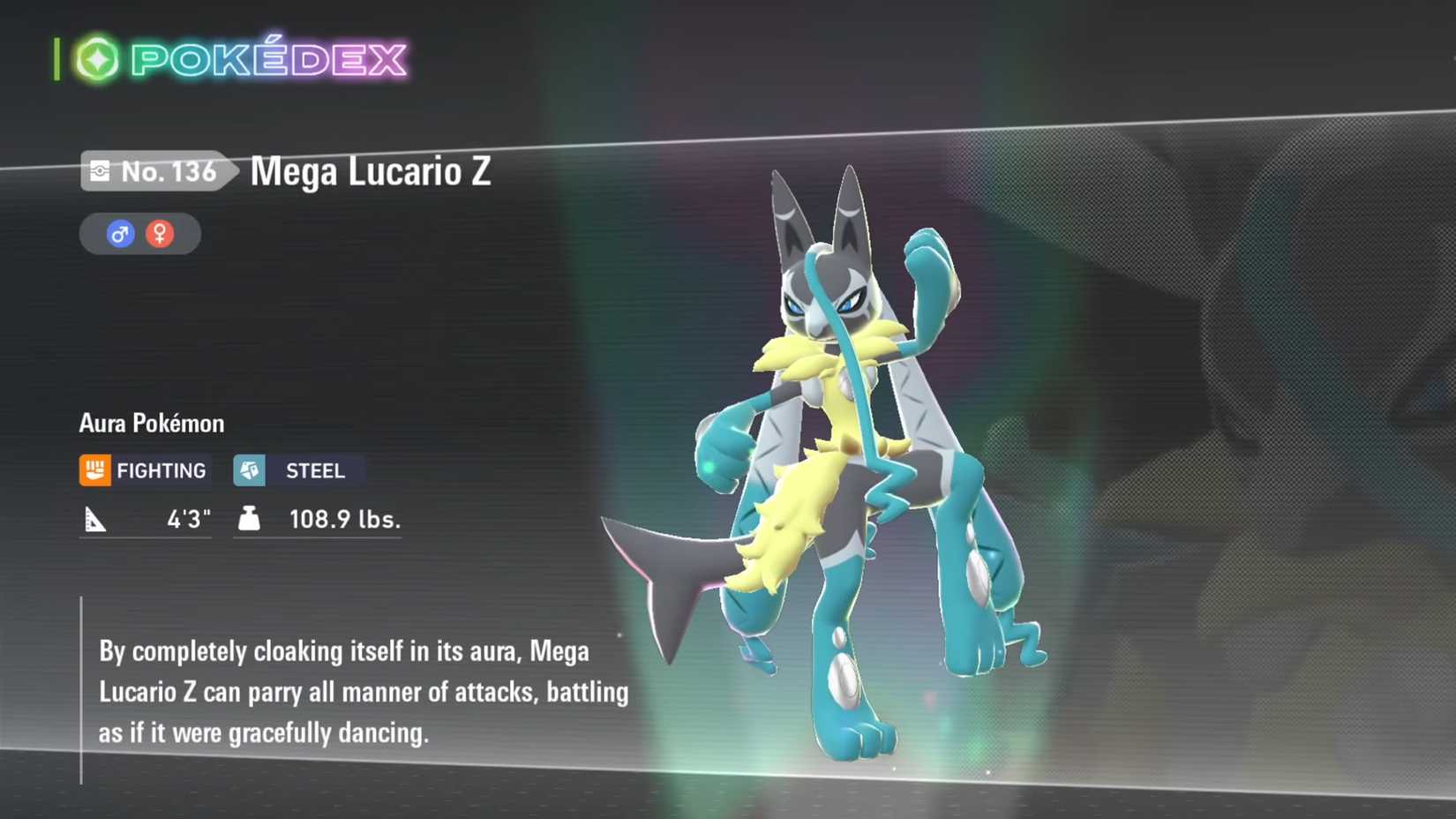Select the Mega Lucario Z name label
The width and height of the screenshot is (1456, 819).
coord(371,173)
